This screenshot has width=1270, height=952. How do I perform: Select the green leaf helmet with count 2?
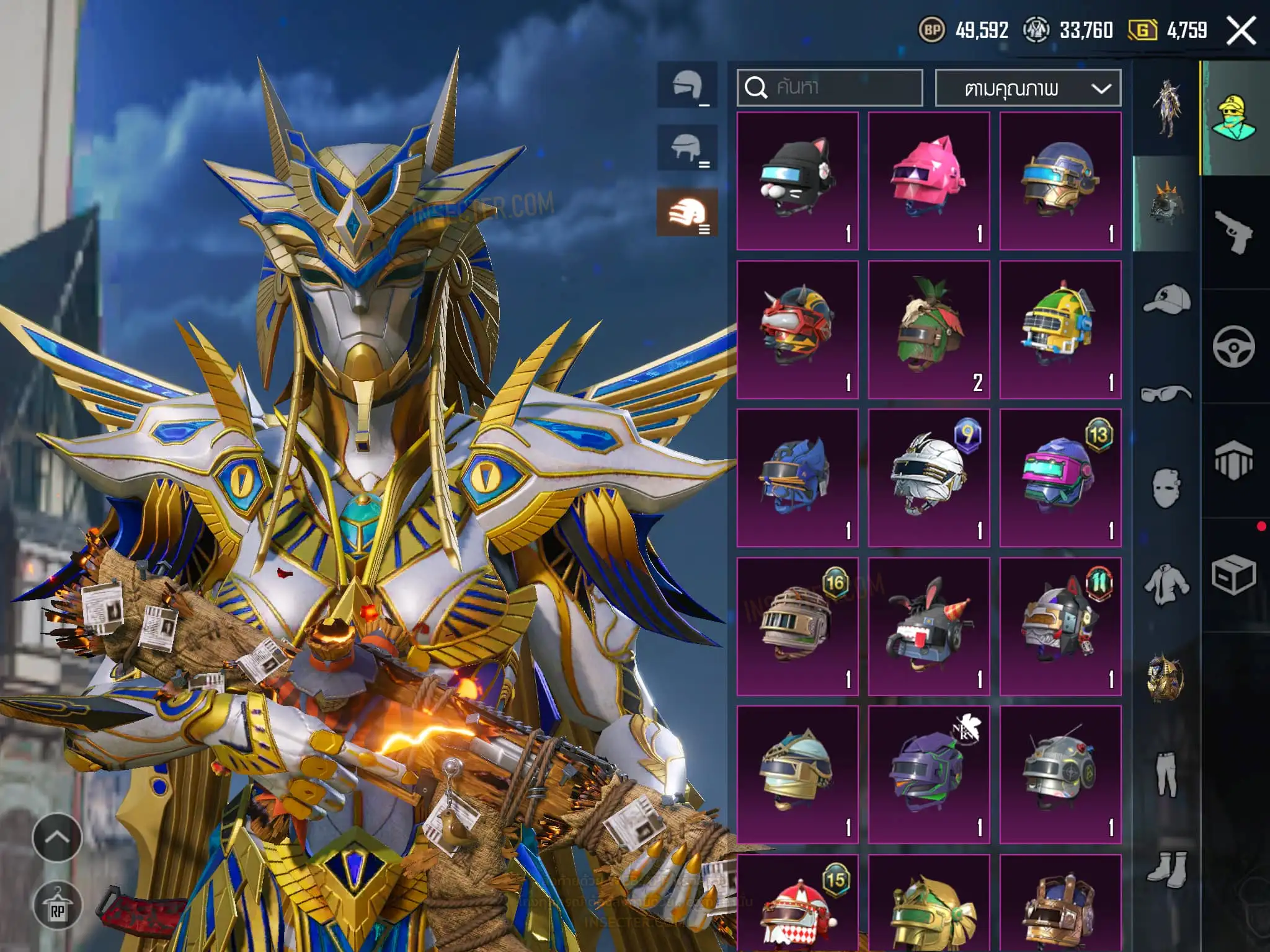pyautogui.click(x=928, y=329)
